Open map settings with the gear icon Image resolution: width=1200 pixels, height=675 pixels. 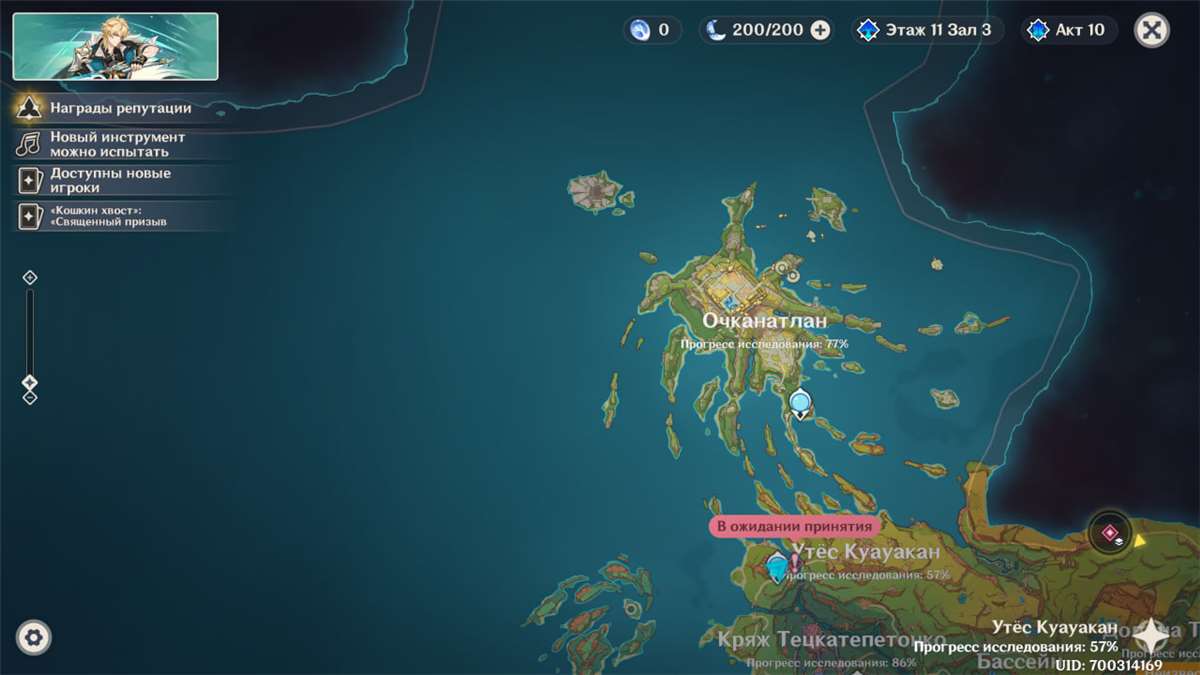pyautogui.click(x=34, y=637)
